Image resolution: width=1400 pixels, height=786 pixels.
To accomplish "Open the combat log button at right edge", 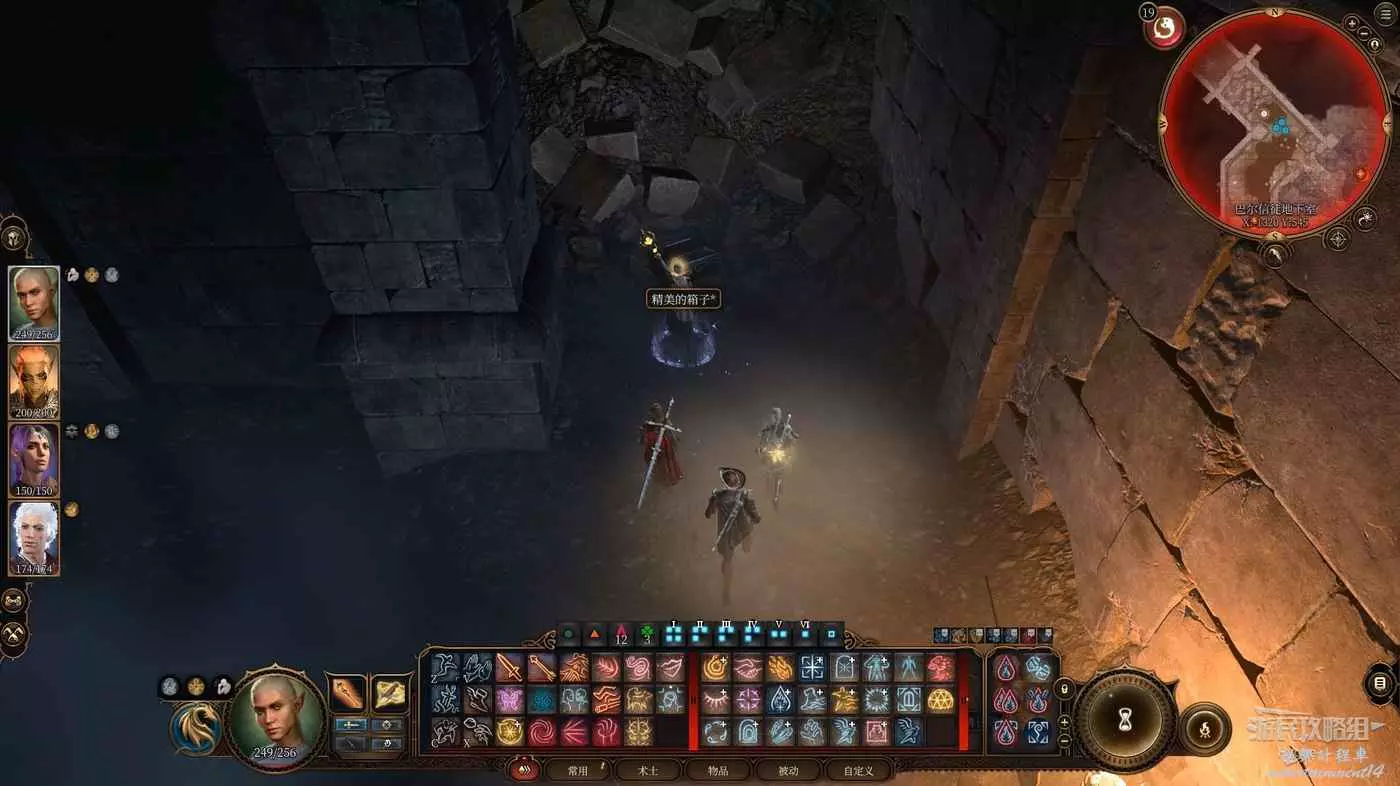I will pyautogui.click(x=1381, y=683).
